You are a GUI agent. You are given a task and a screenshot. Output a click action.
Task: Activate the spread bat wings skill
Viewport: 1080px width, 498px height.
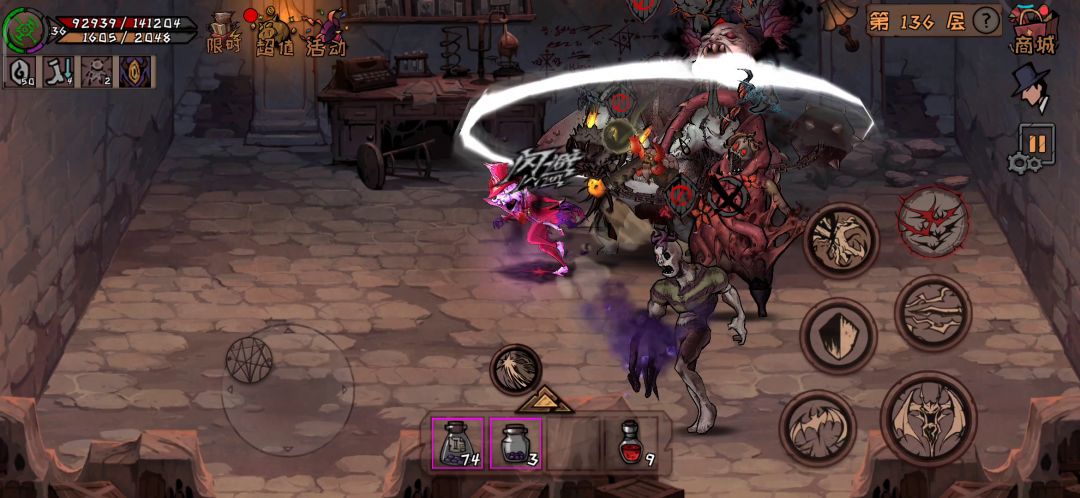[817, 428]
